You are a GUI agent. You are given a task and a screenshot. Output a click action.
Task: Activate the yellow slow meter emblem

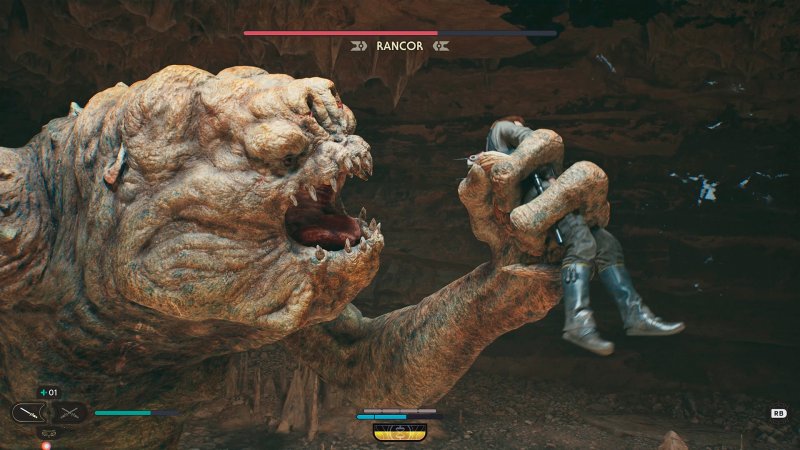pos(399,431)
